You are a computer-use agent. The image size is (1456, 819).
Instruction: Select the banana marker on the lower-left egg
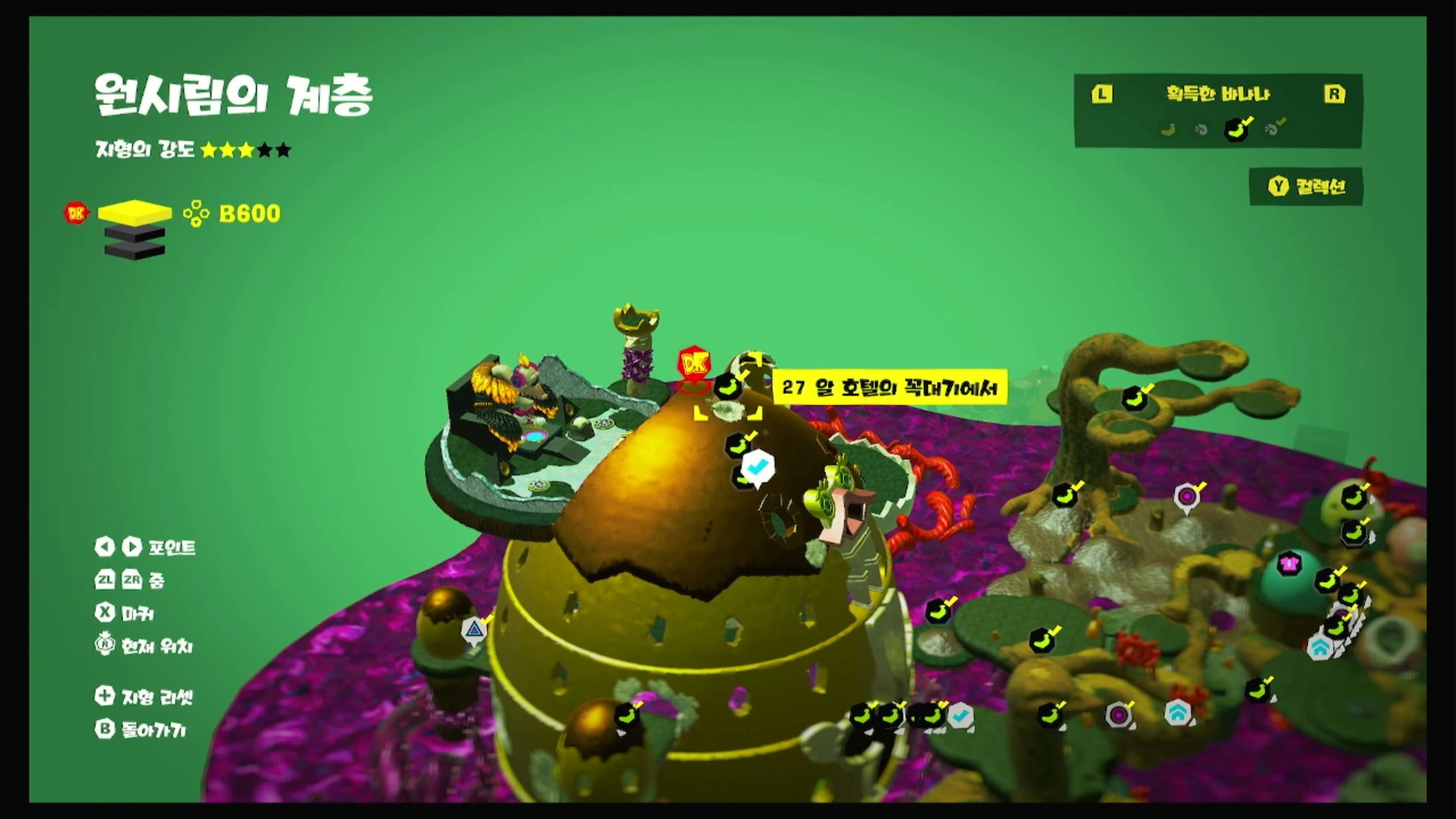coord(627,715)
